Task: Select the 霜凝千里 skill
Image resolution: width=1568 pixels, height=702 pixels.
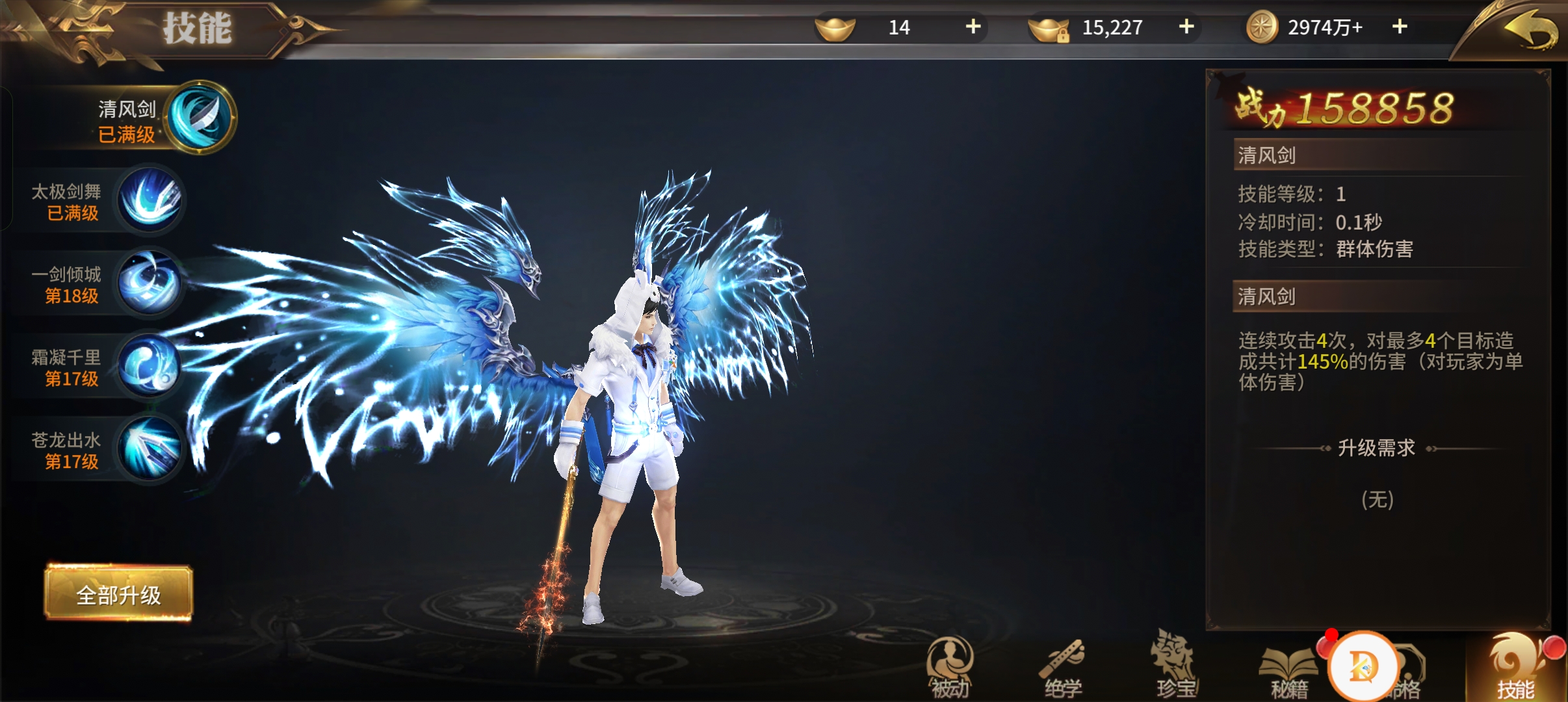Action: (x=150, y=365)
